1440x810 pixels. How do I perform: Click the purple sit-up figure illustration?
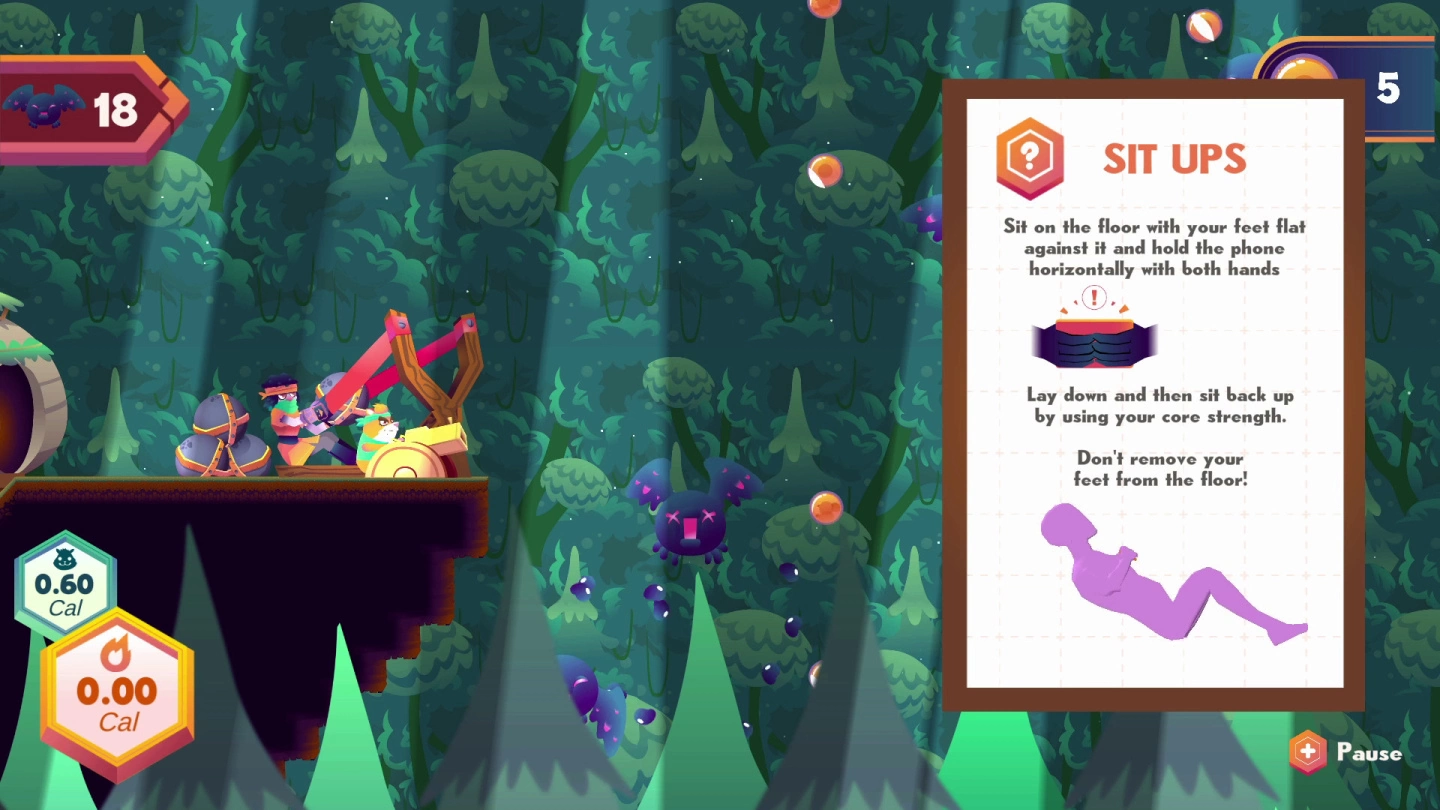1170,580
